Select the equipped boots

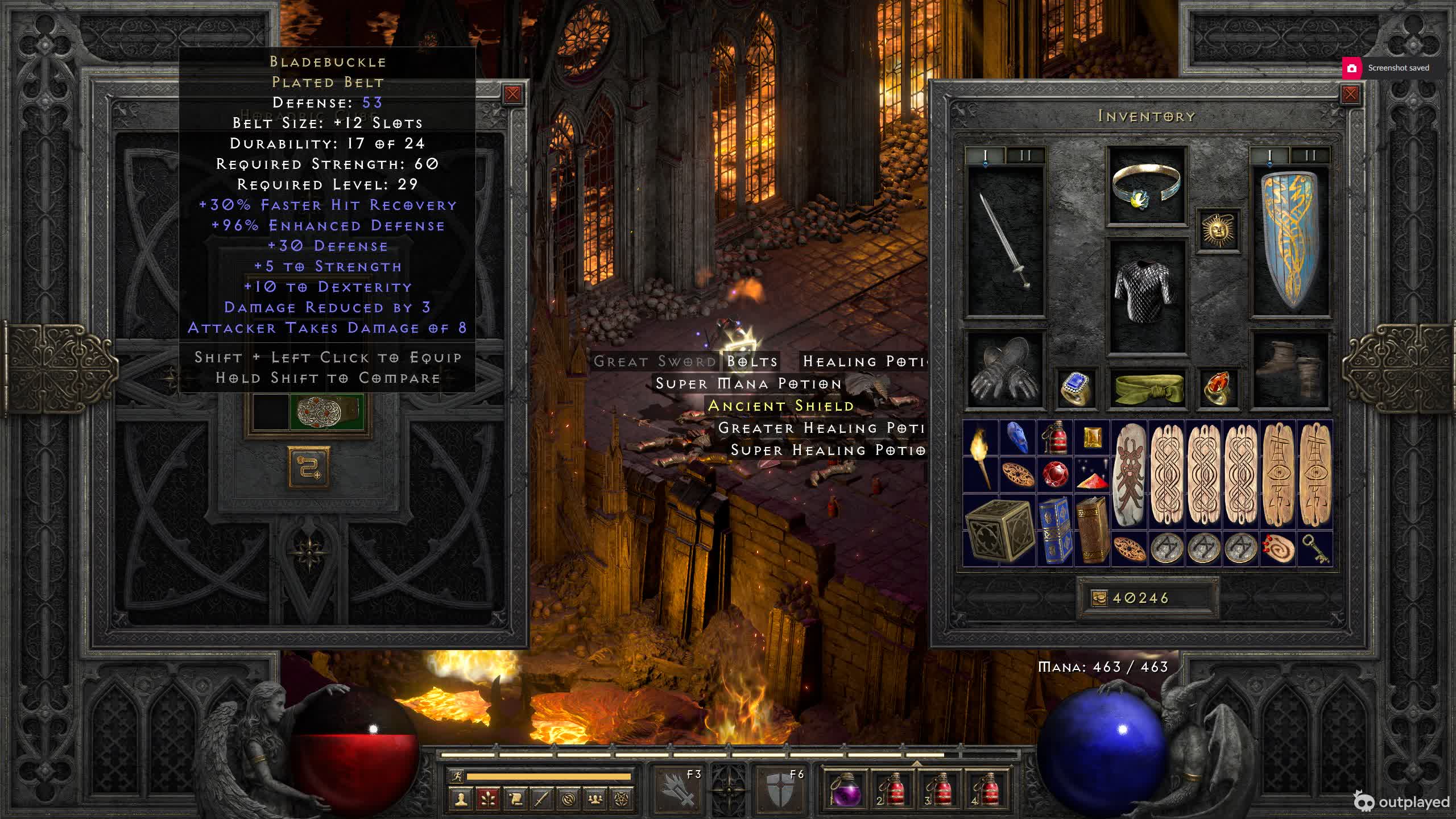tap(1290, 370)
